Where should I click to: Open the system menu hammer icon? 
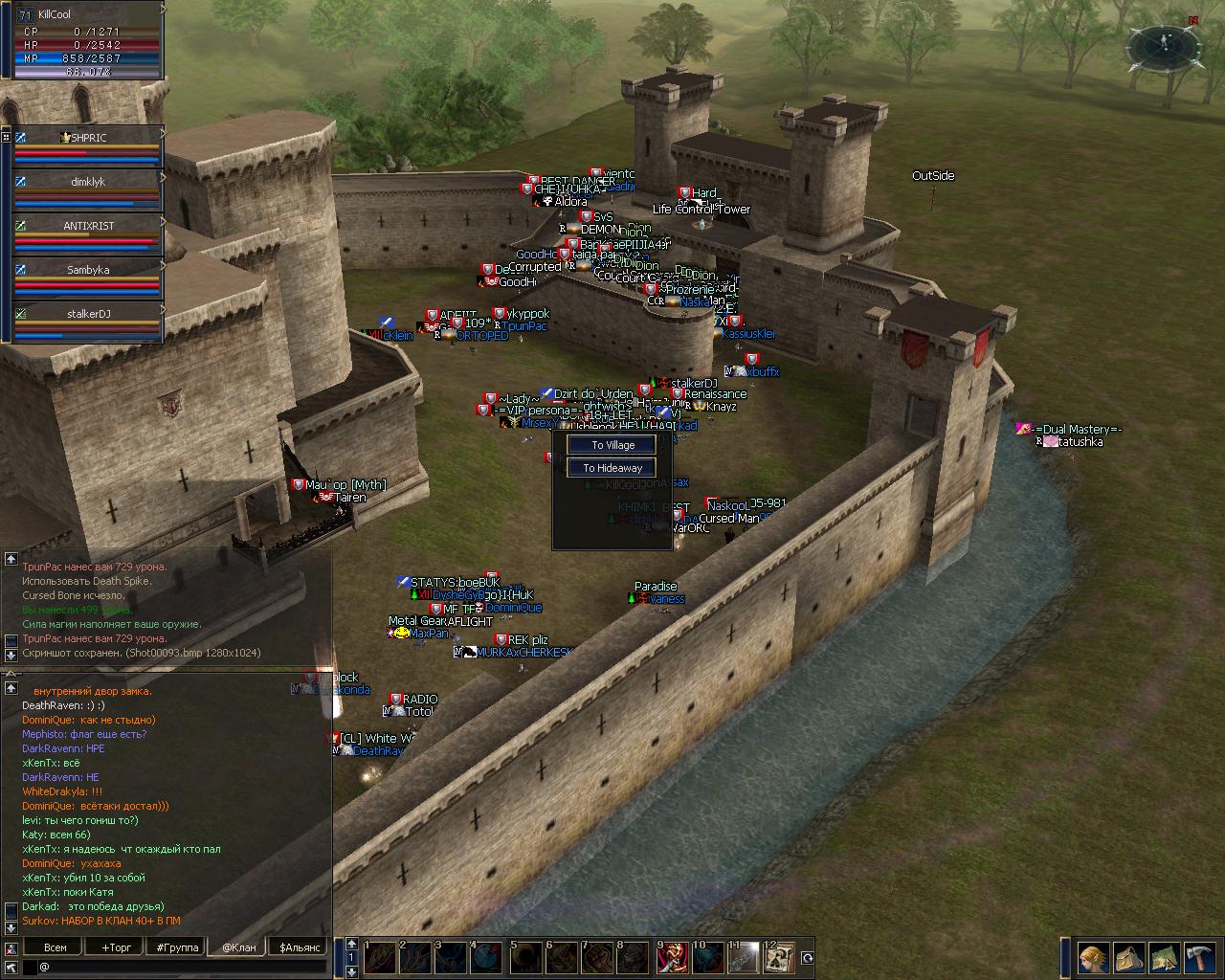click(1197, 958)
